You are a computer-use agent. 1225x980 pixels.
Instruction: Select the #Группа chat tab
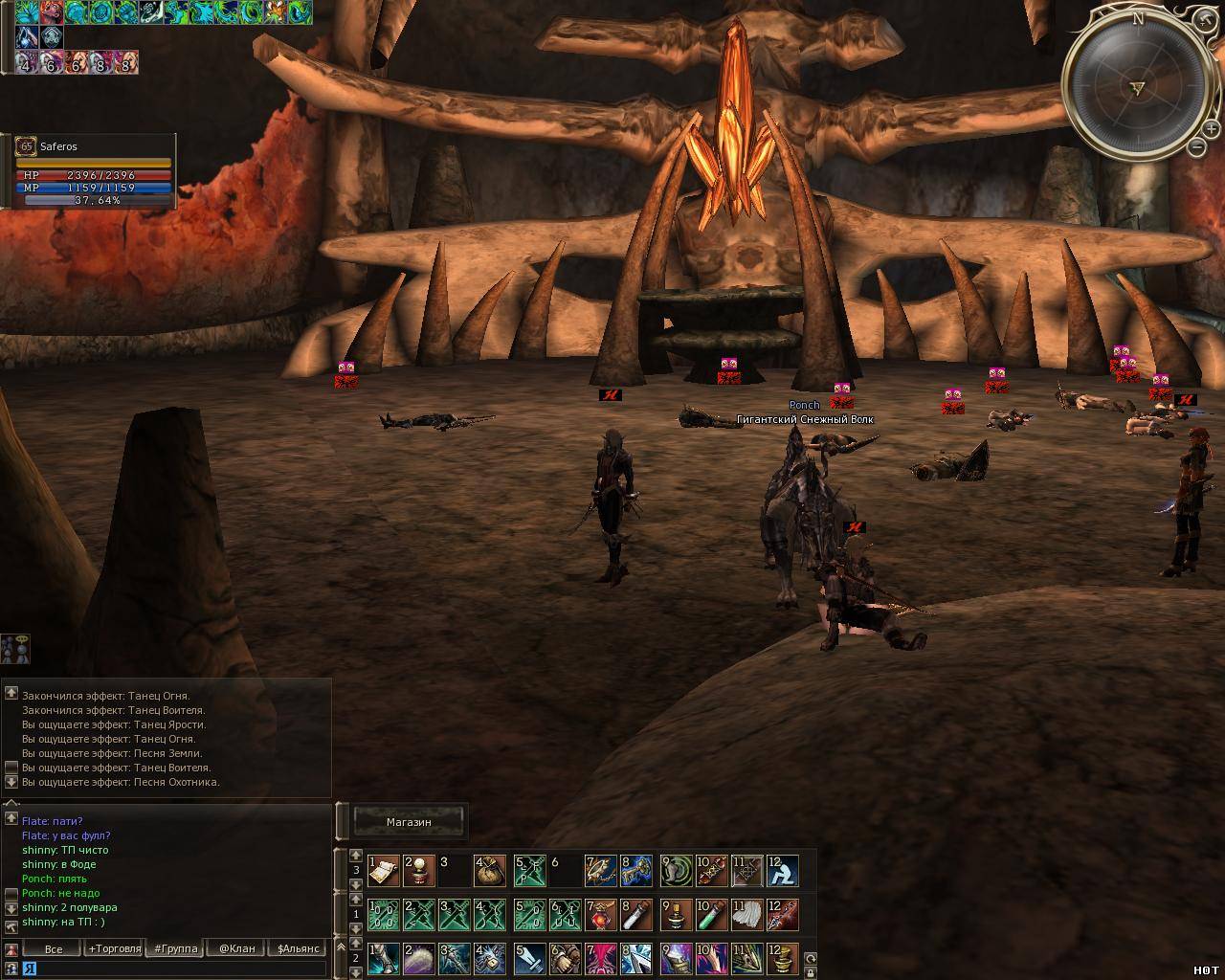coord(176,948)
